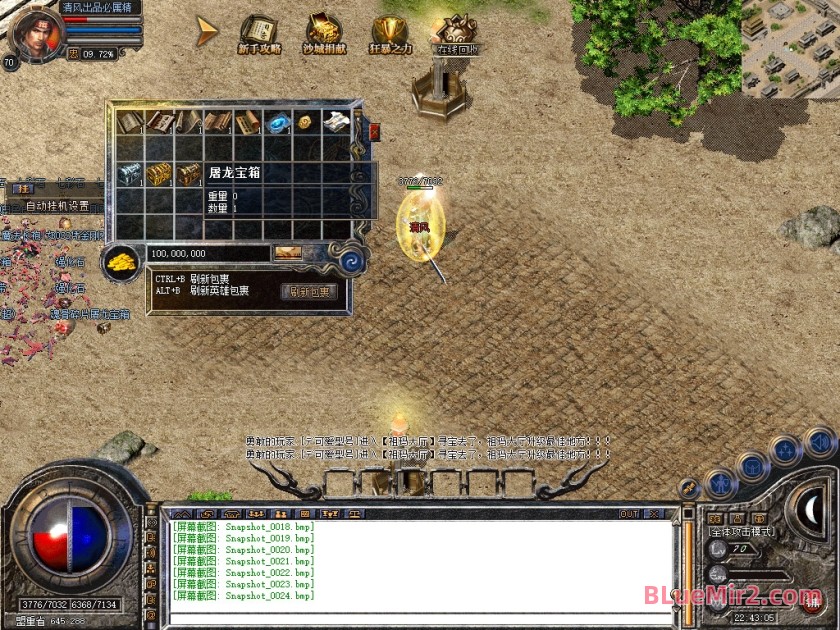Select the gold treasure chest in the bag

[160, 174]
